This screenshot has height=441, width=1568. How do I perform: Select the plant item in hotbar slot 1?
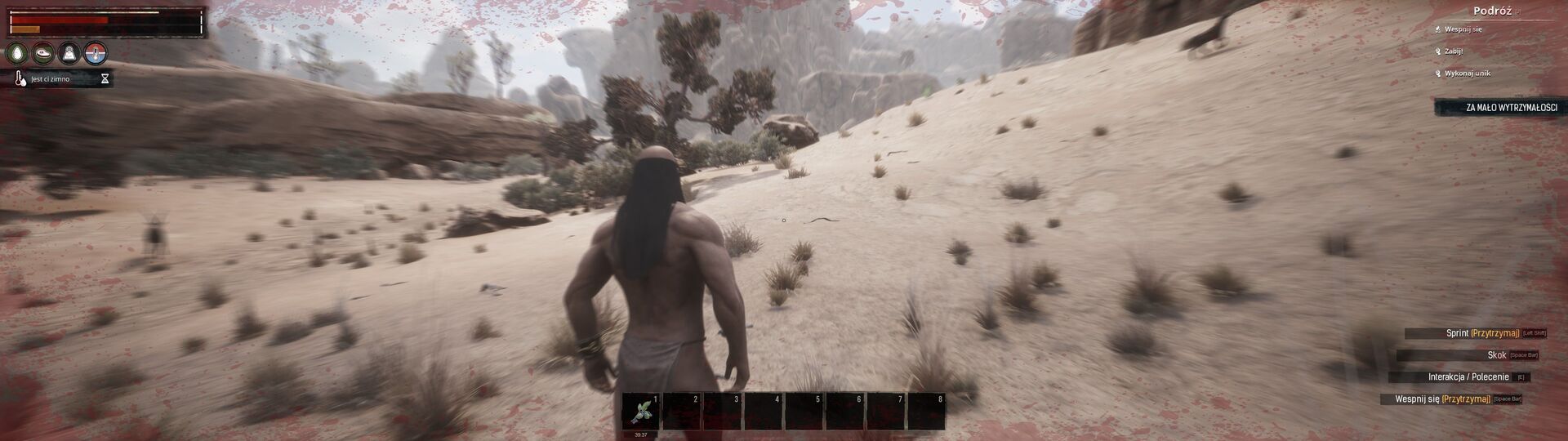640,412
